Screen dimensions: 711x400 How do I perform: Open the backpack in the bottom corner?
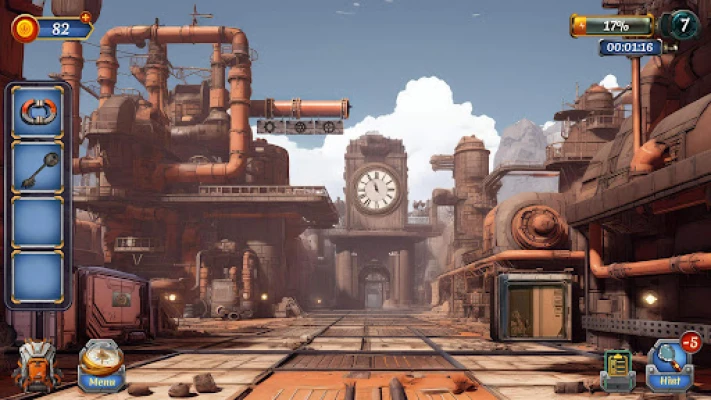tap(37, 367)
